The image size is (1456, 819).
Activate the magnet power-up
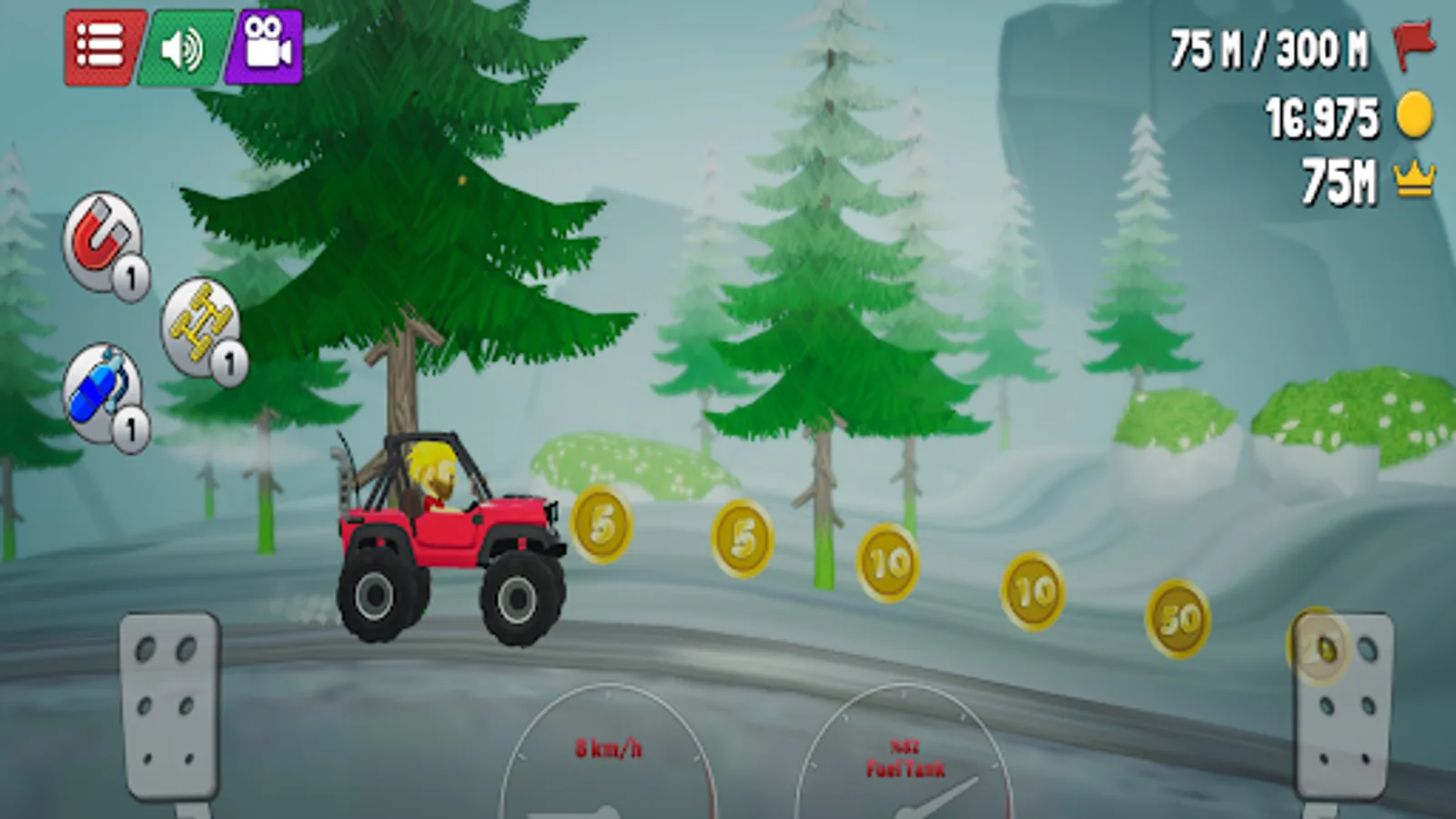click(x=100, y=239)
